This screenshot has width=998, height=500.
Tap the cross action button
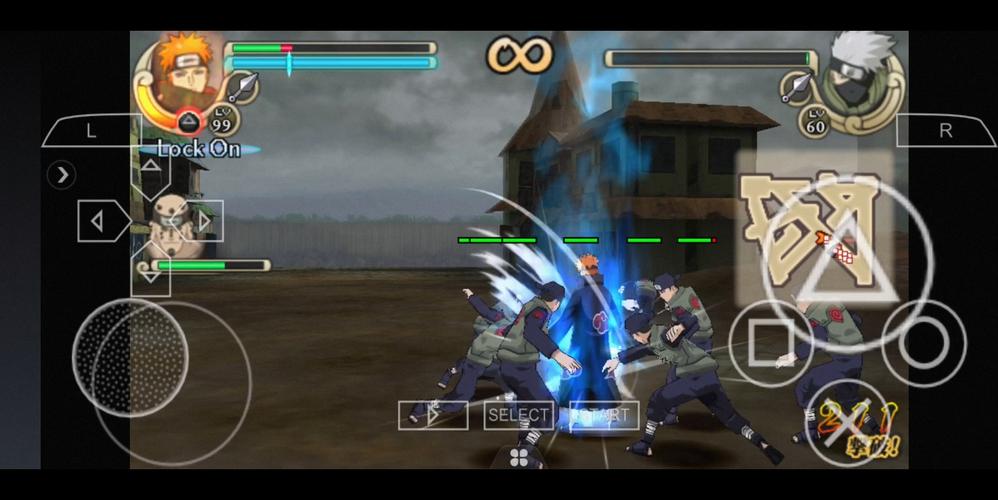pos(846,423)
